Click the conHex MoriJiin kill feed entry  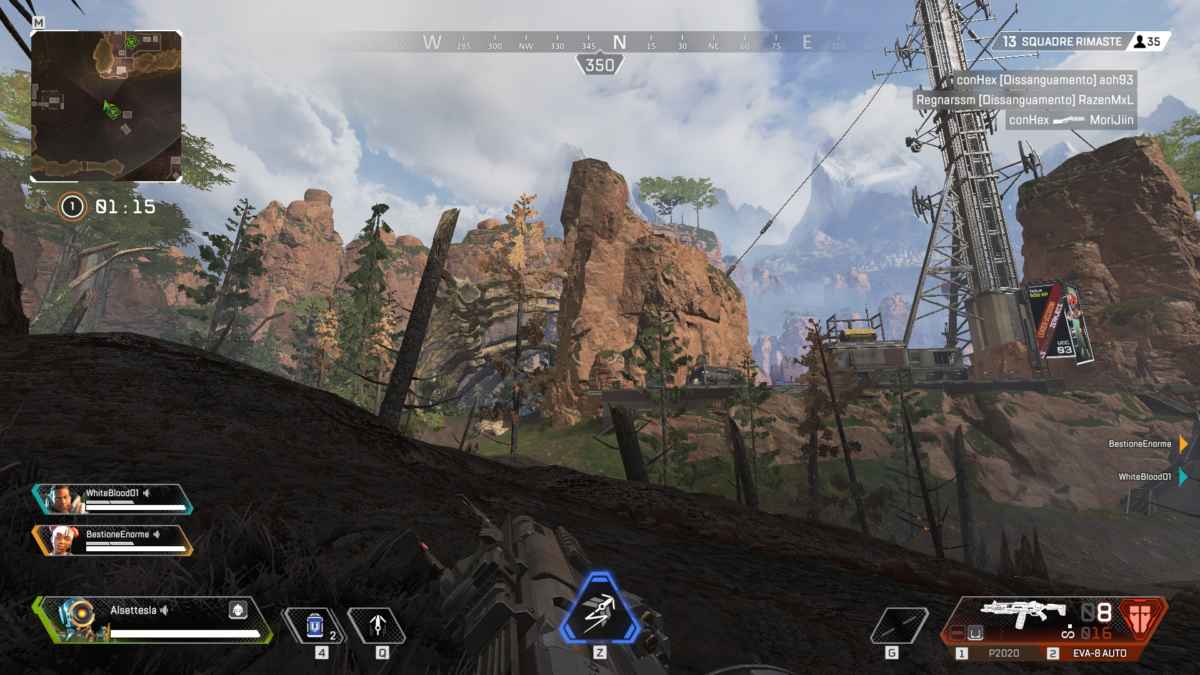tap(1070, 120)
